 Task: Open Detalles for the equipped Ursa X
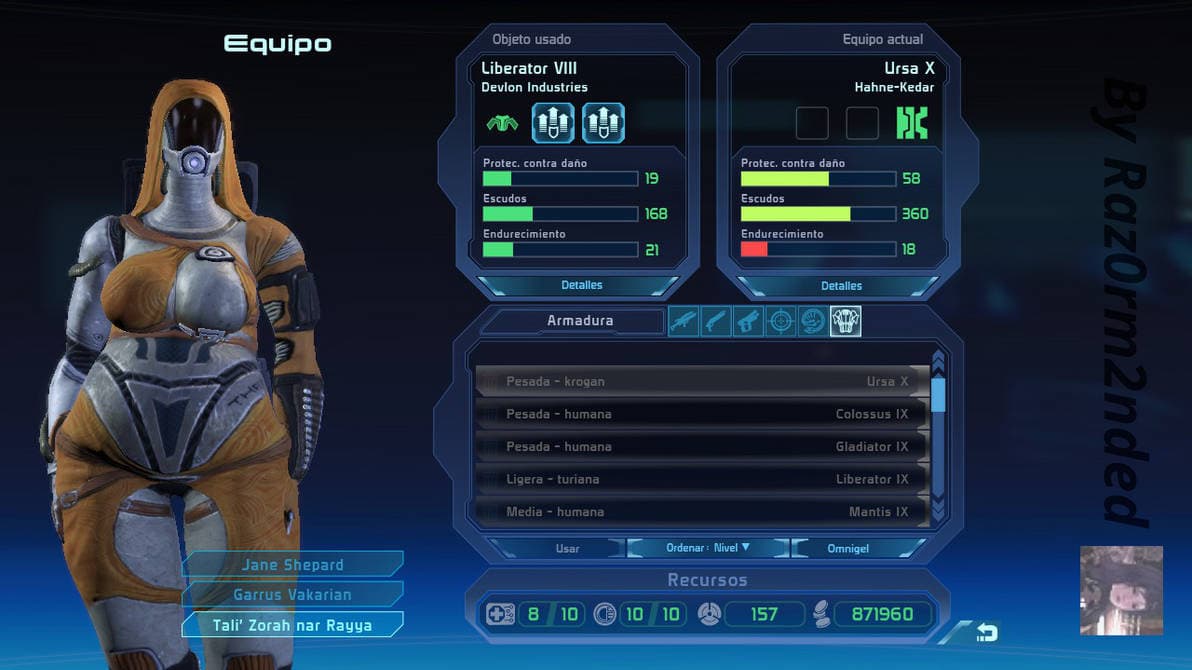click(841, 286)
